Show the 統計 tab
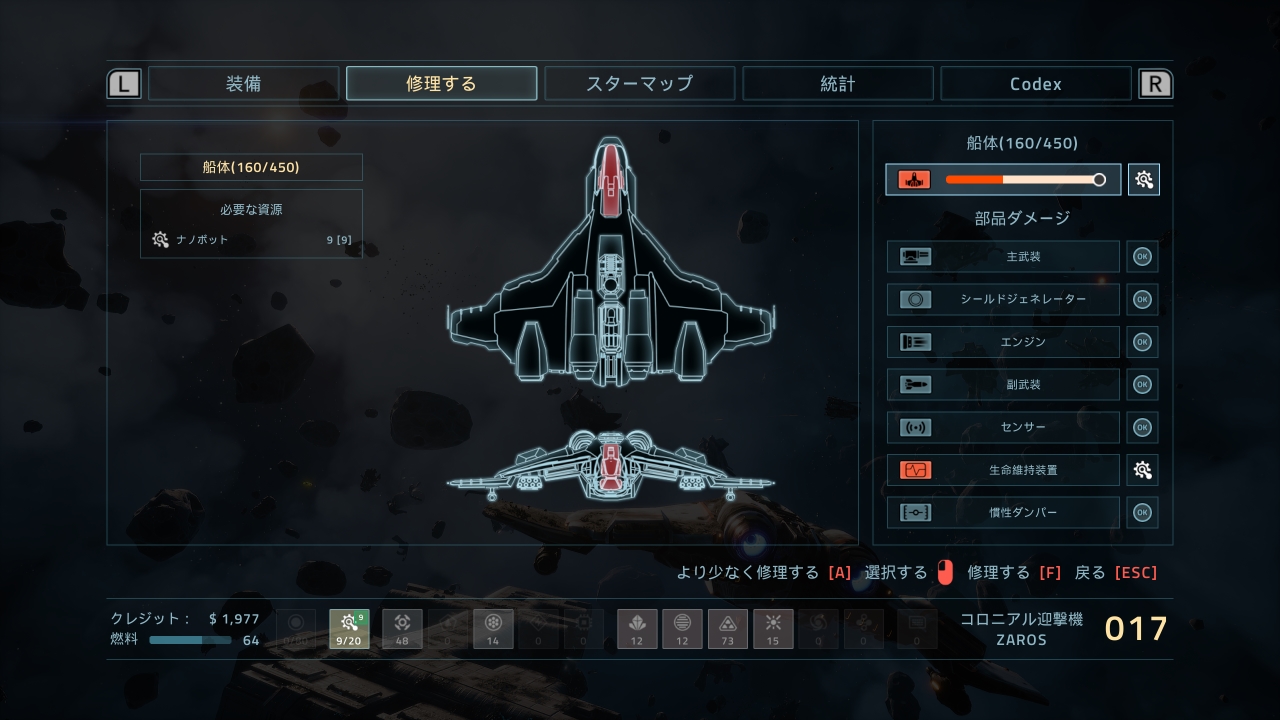The image size is (1280, 720). (x=837, y=84)
